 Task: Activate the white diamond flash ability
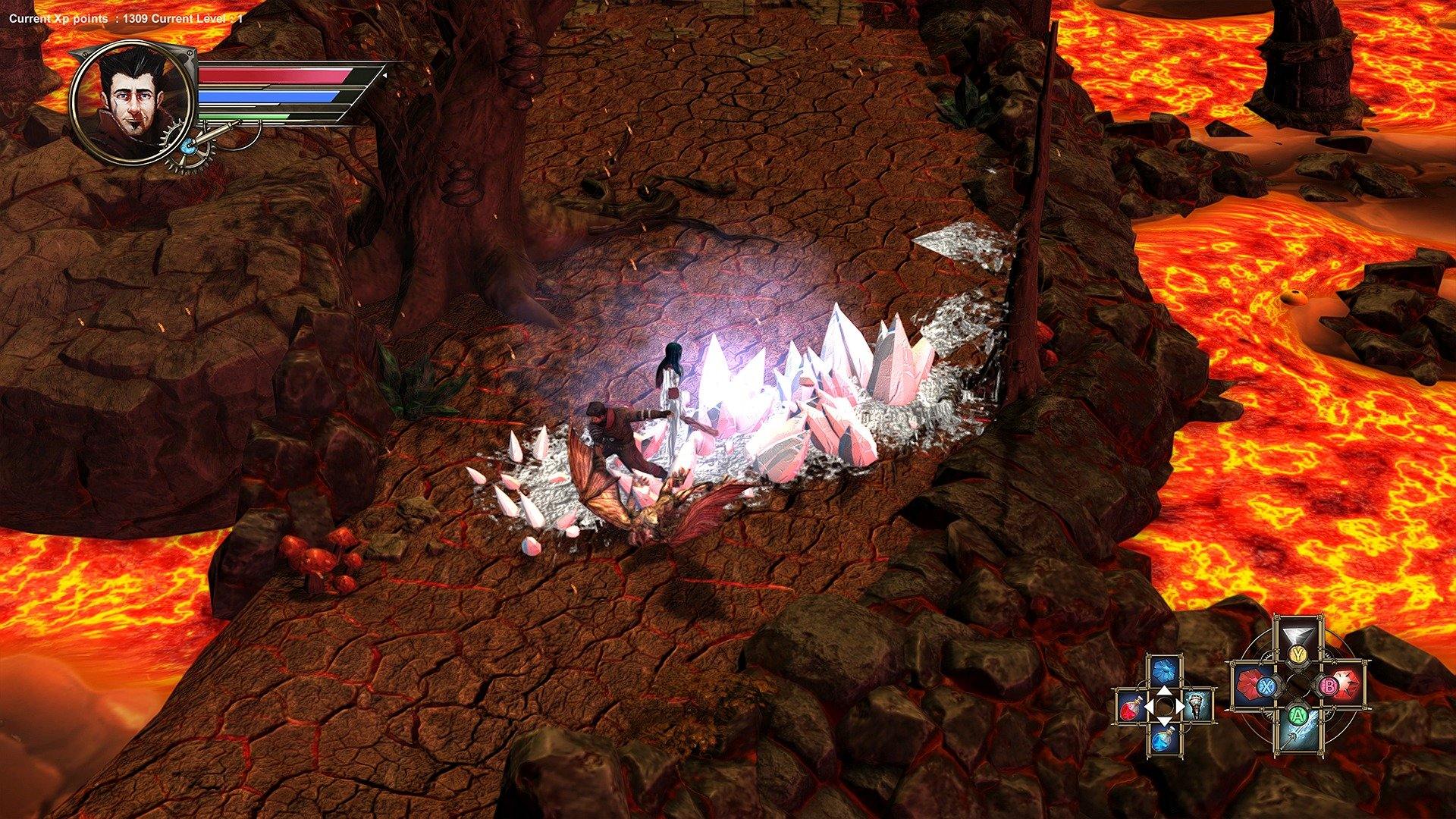pyautogui.click(x=1298, y=635)
